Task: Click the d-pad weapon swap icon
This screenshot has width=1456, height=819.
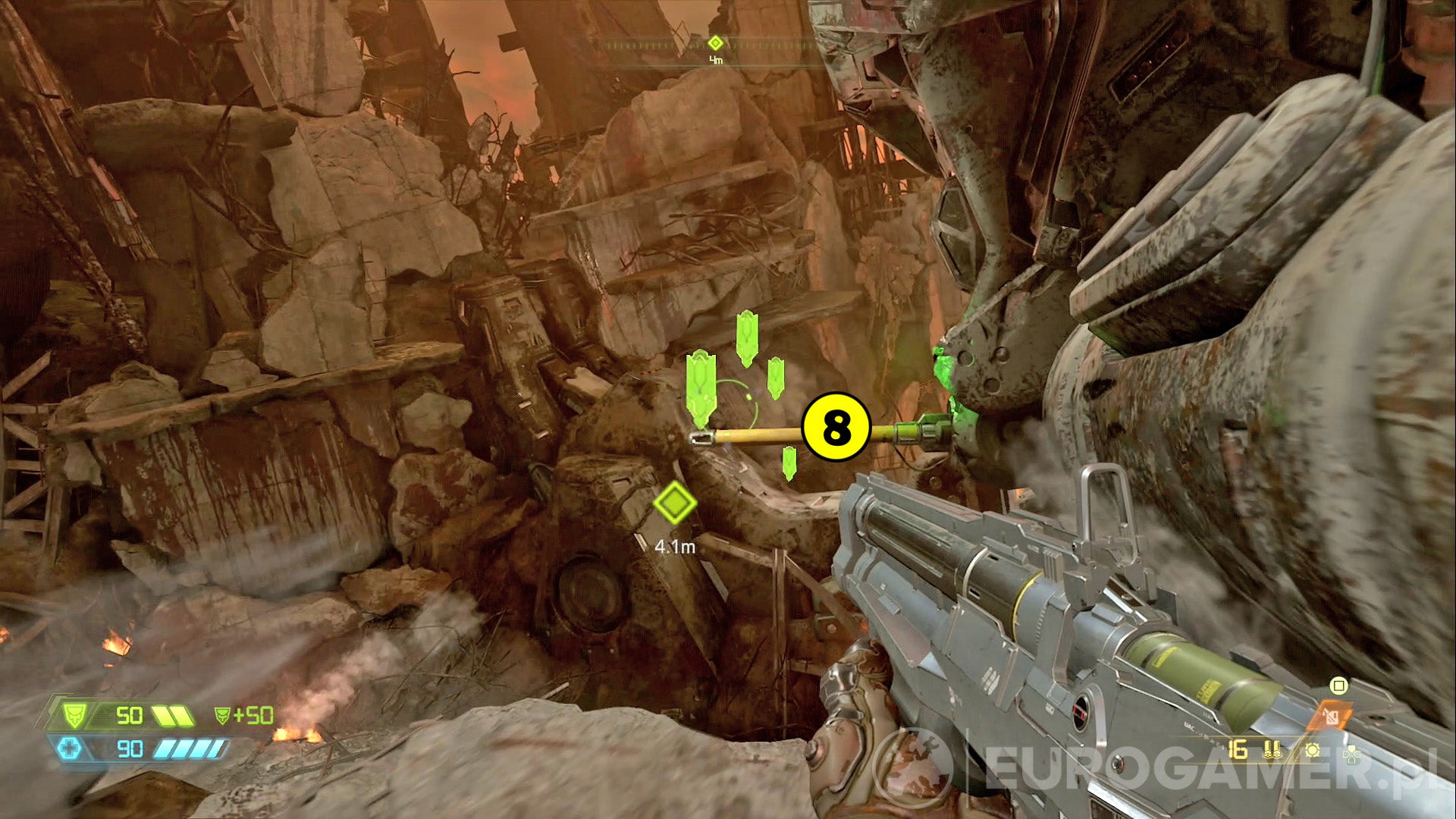Action: click(x=1351, y=755)
